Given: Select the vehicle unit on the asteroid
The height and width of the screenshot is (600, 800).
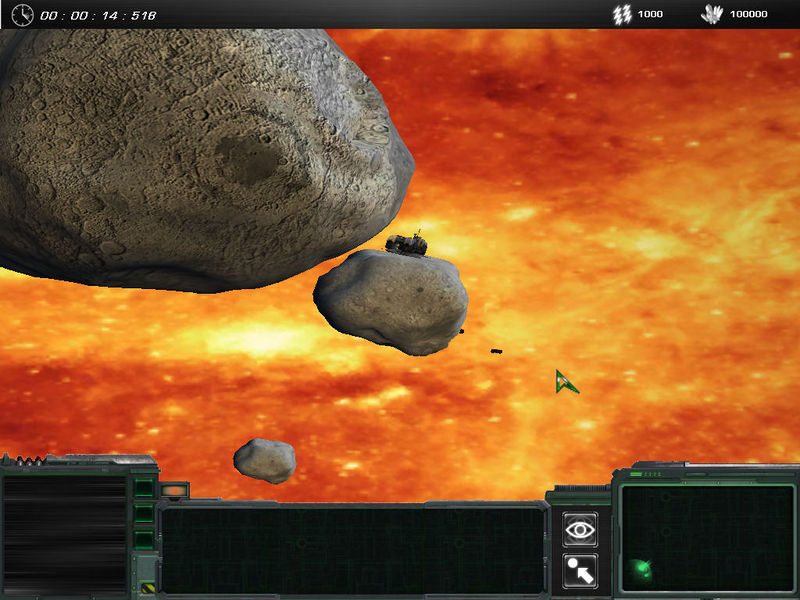Looking at the screenshot, I should pos(408,243).
